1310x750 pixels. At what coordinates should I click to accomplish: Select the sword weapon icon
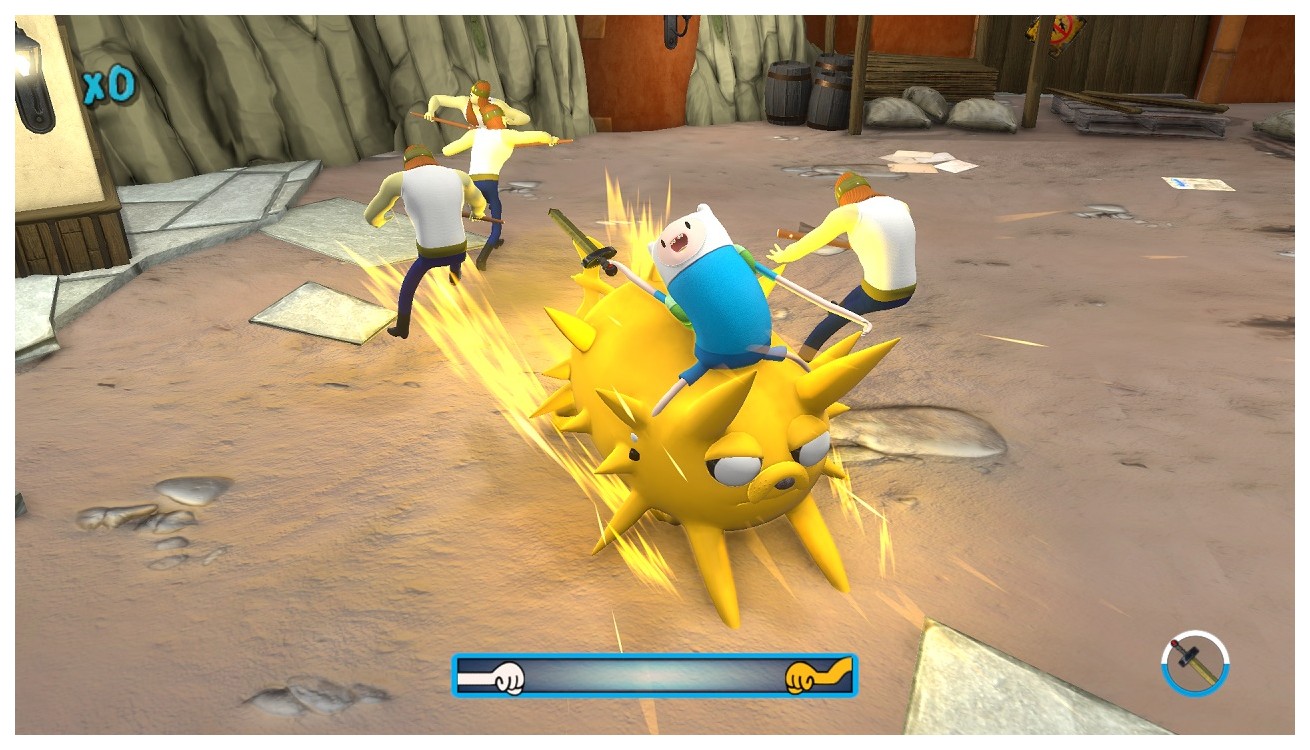click(x=1195, y=662)
